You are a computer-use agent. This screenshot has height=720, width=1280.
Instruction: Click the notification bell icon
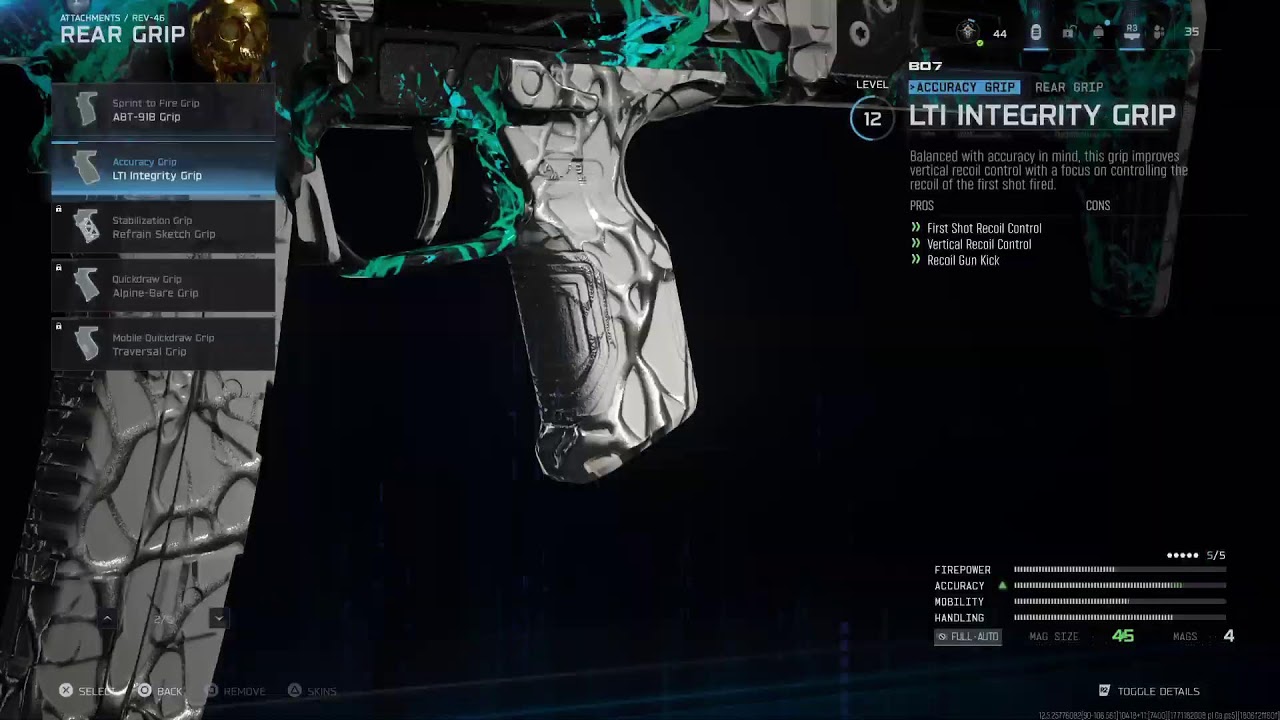coord(1098,32)
